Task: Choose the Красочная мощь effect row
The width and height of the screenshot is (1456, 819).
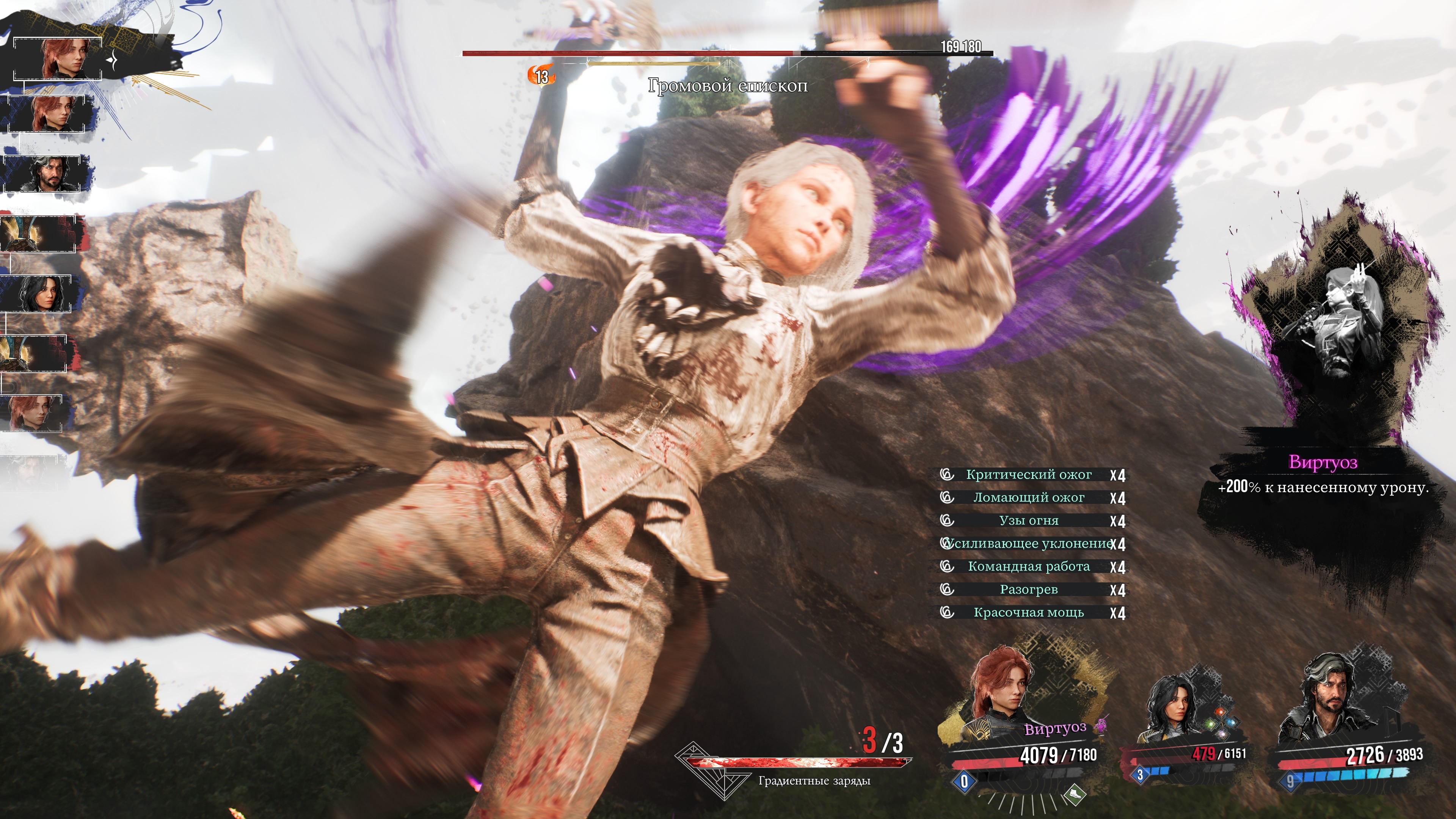Action: point(1029,613)
